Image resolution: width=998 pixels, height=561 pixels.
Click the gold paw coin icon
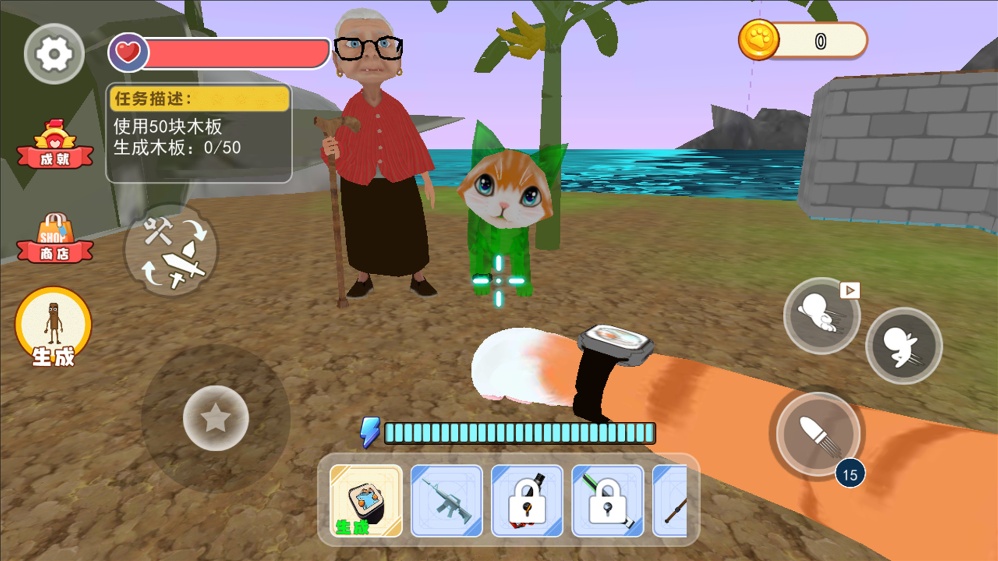(x=759, y=41)
